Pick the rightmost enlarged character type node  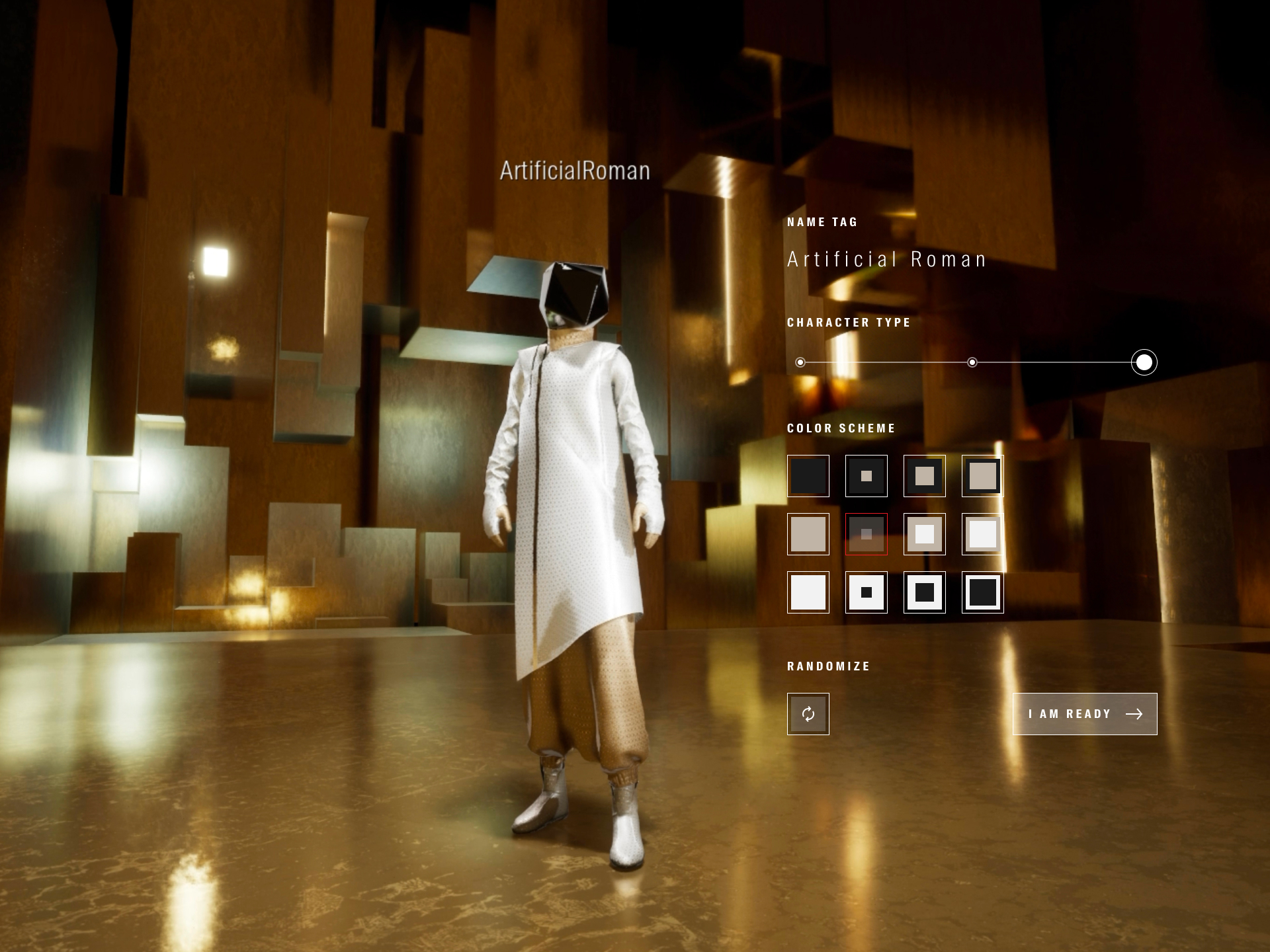click(1144, 362)
